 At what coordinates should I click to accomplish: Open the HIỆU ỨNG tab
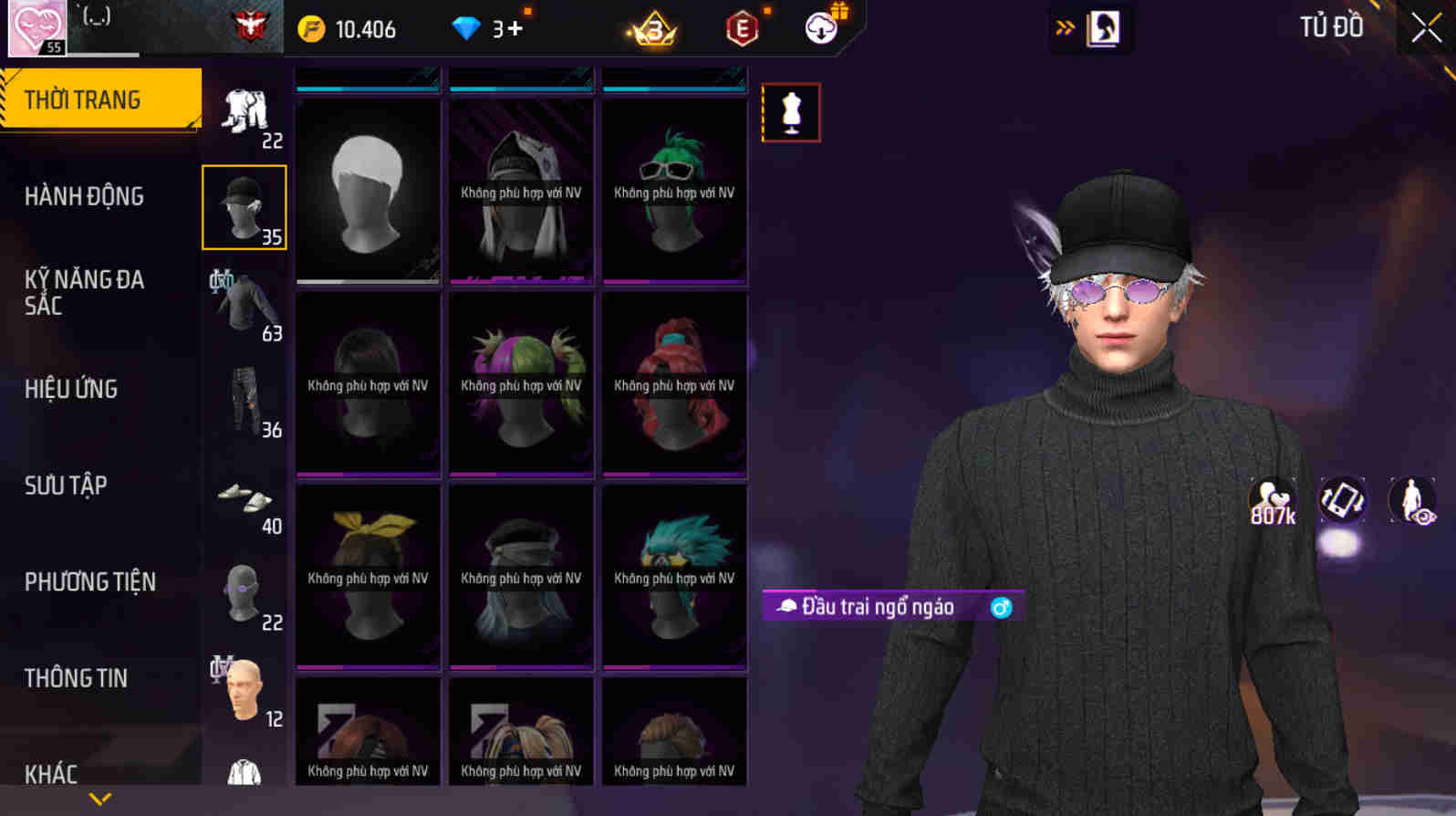click(x=71, y=389)
